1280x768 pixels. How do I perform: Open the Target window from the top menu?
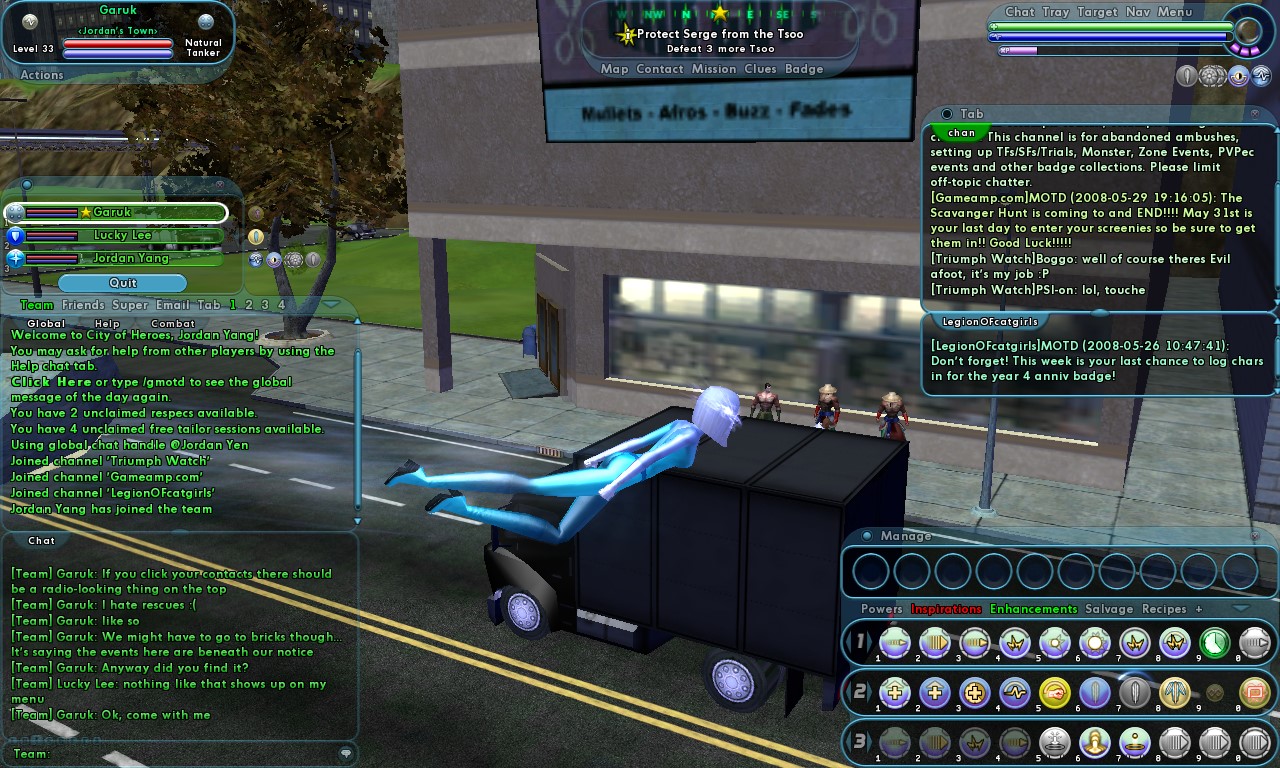coord(1097,12)
